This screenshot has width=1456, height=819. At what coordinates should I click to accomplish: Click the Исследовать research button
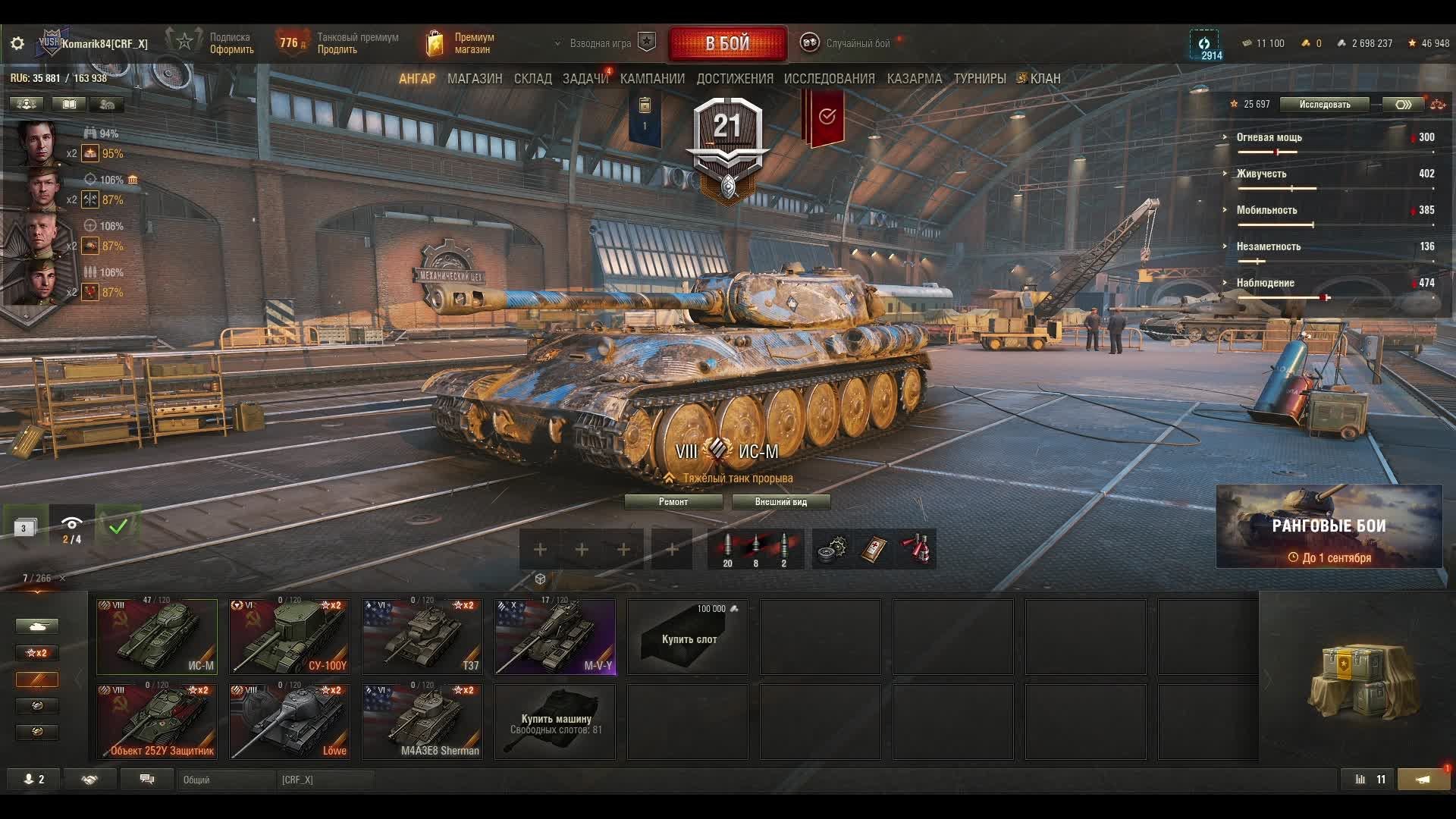(1324, 105)
